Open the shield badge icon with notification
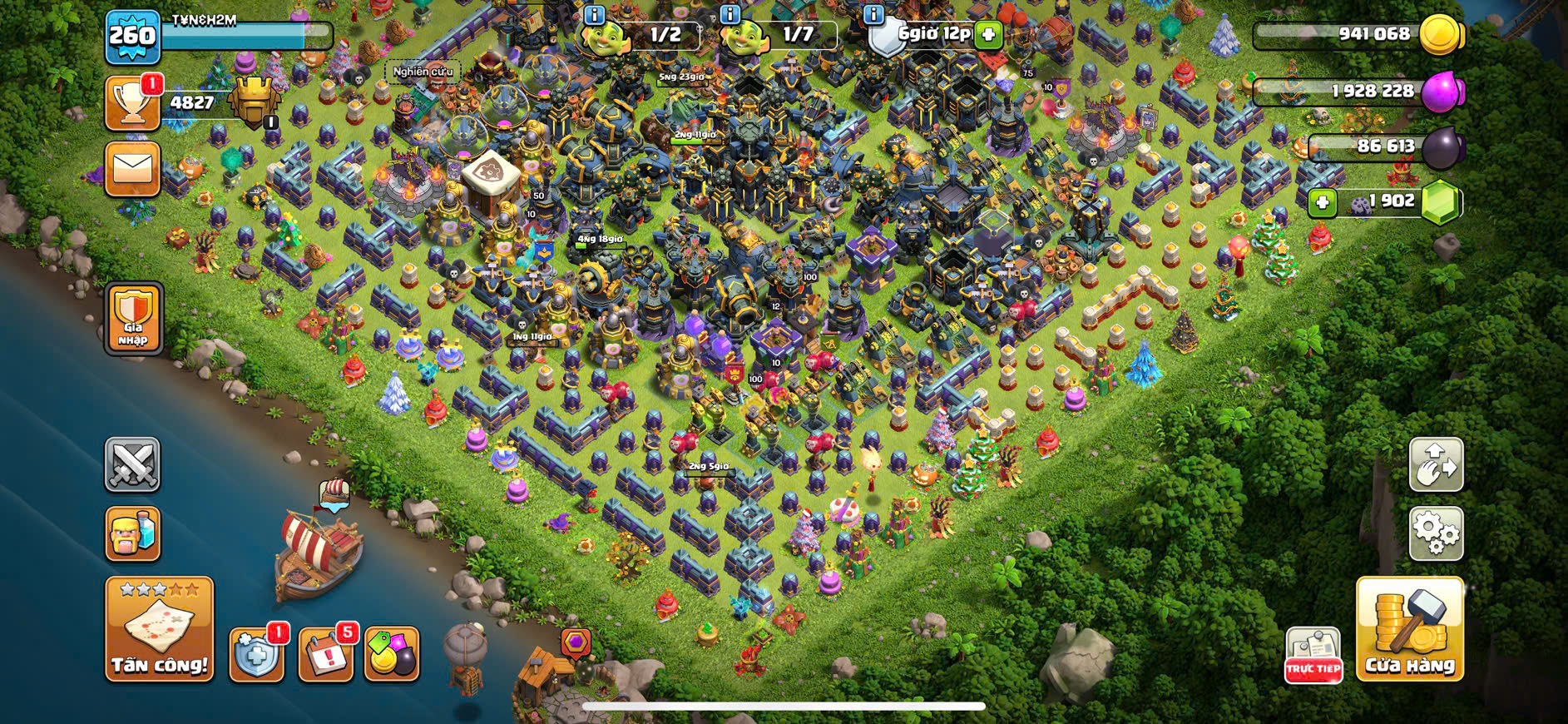The height and width of the screenshot is (724, 1568). pos(255,653)
